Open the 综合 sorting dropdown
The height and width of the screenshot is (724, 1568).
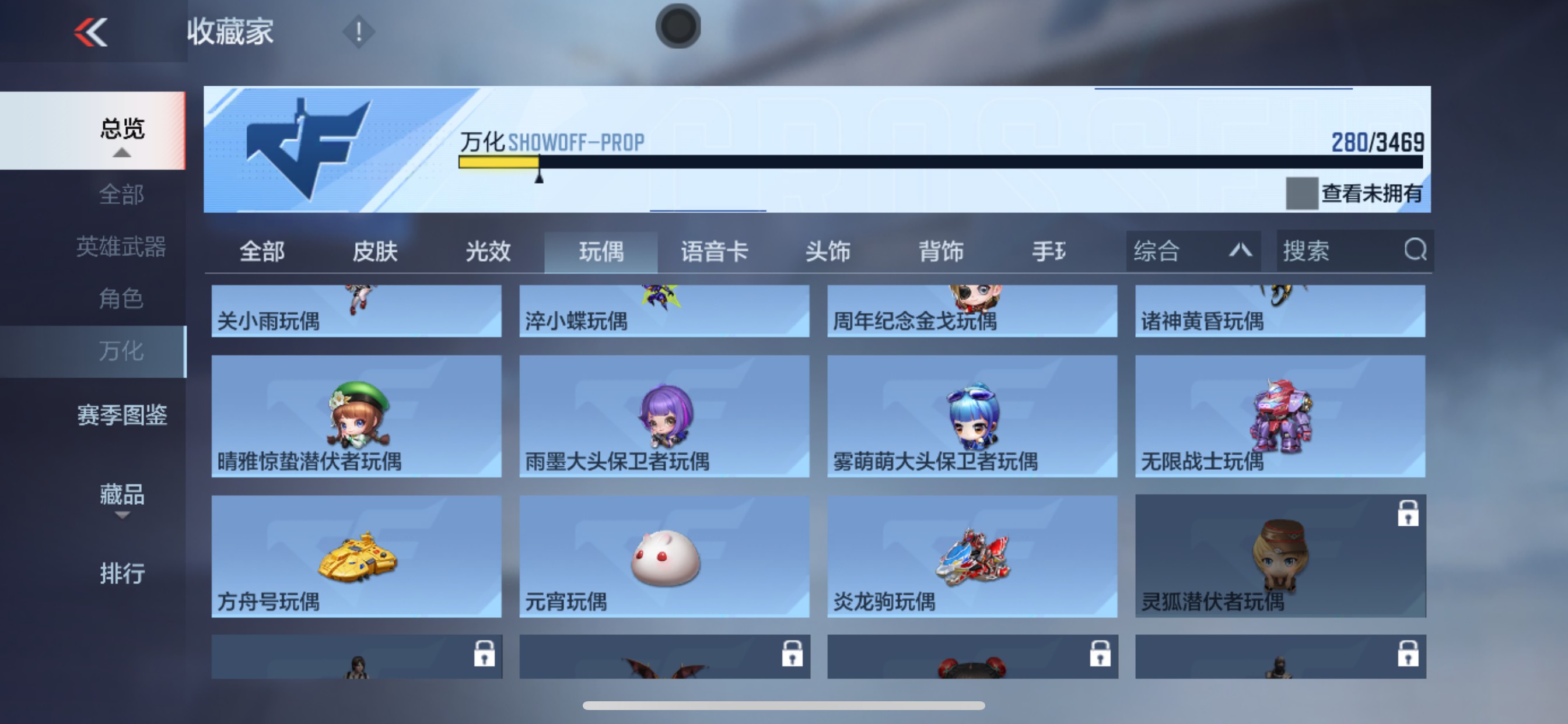point(1192,251)
